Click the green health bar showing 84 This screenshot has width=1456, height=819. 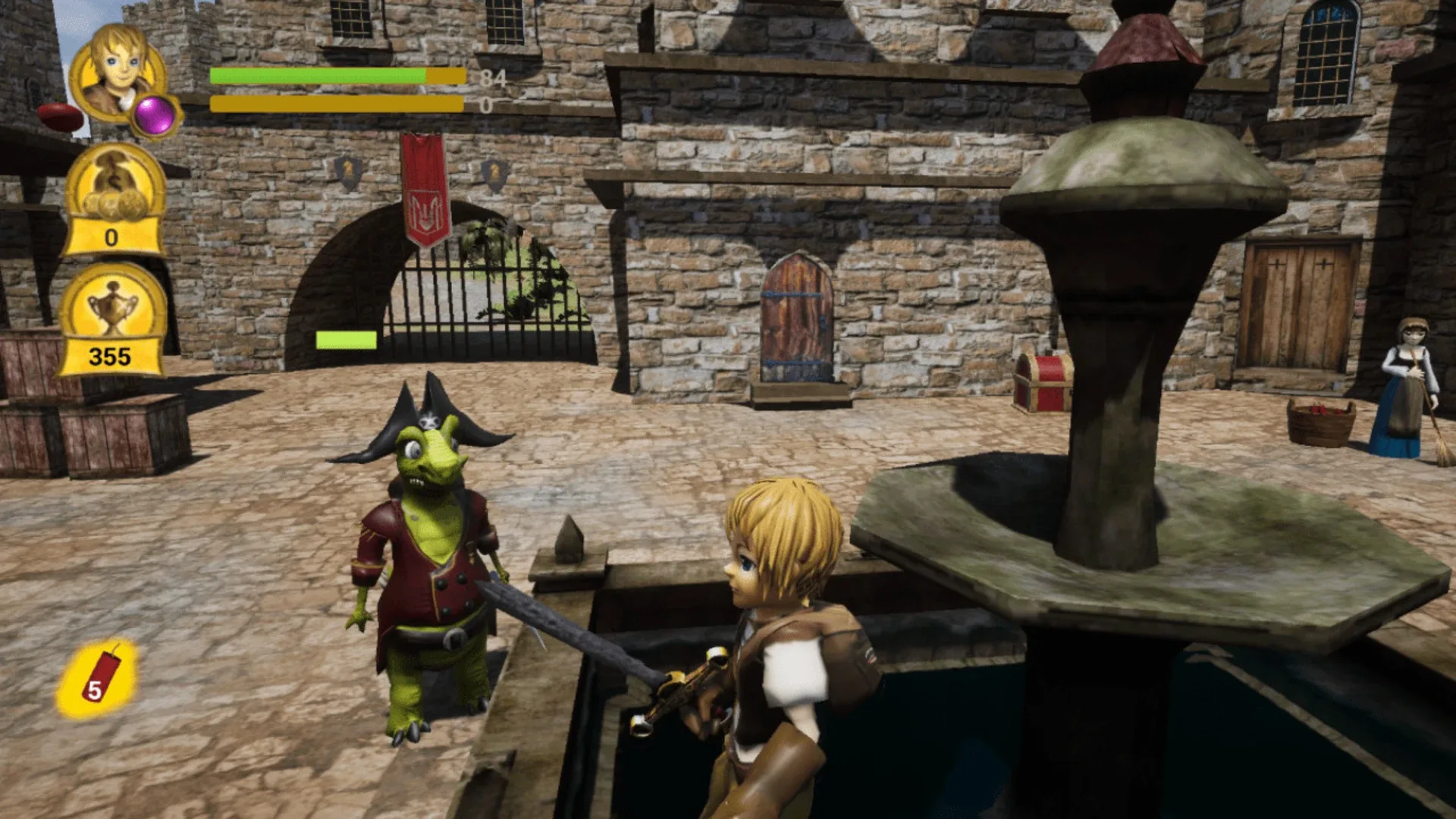coord(318,76)
